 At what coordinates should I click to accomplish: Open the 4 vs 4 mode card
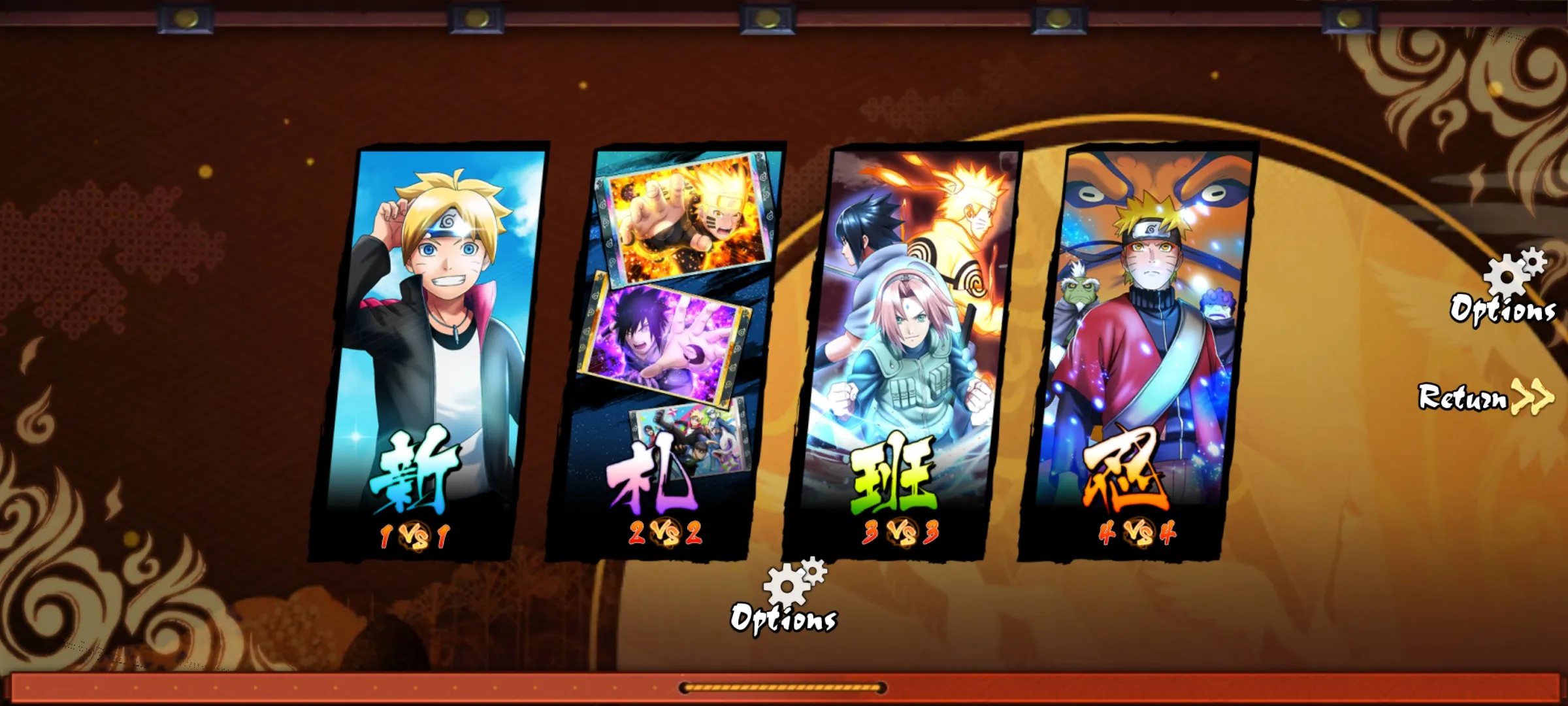(1140, 353)
